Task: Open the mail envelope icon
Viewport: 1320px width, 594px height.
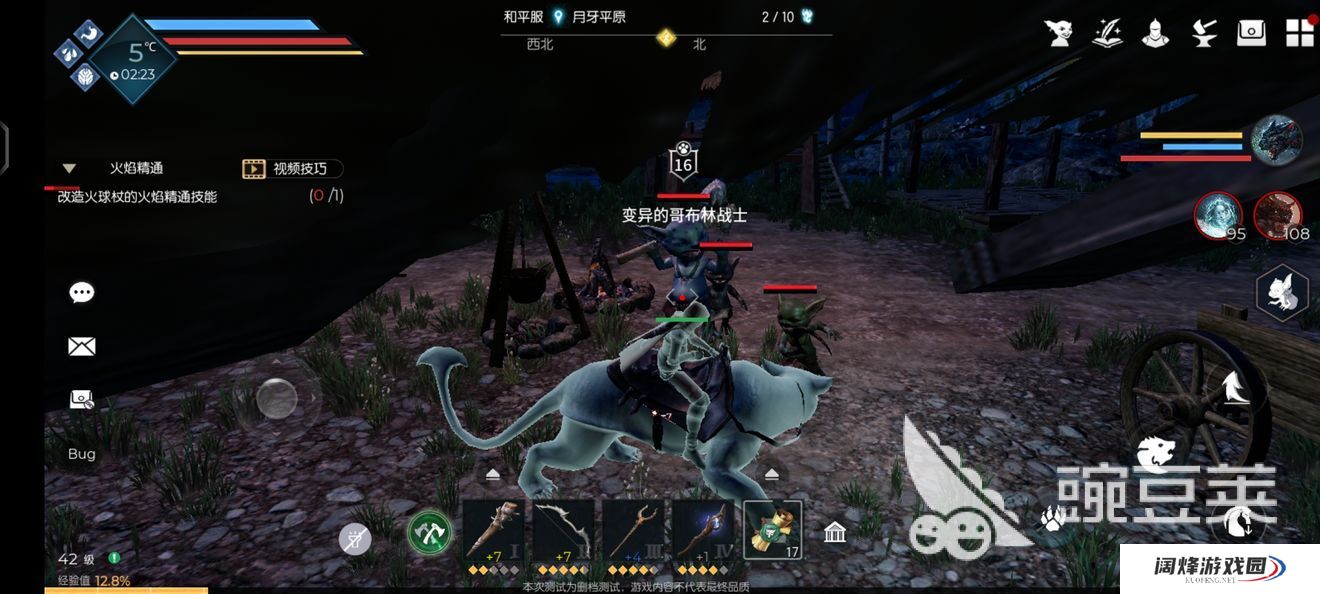Action: pyautogui.click(x=82, y=347)
